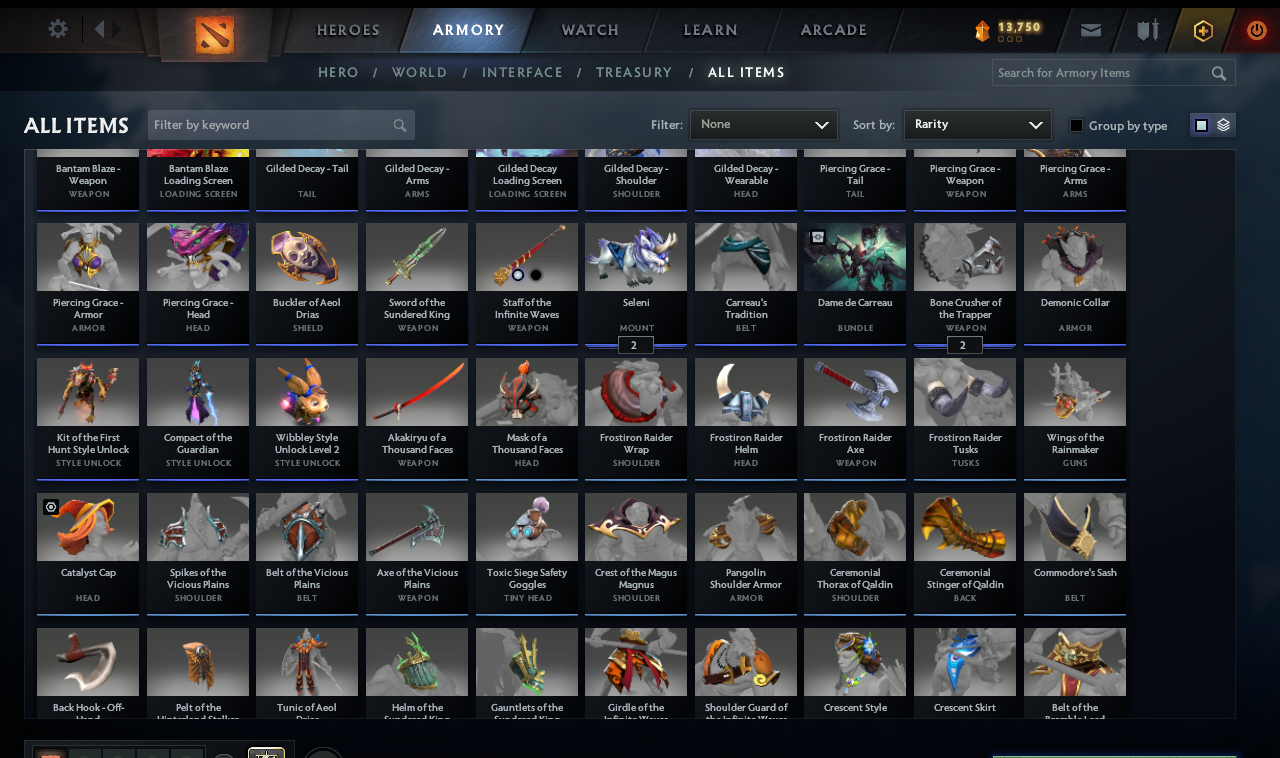
Task: Open settings with the gear icon
Action: (x=57, y=29)
